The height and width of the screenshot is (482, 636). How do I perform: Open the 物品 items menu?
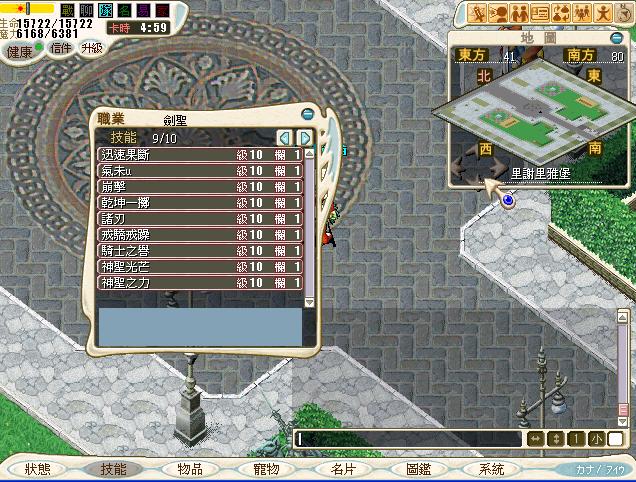pos(190,468)
